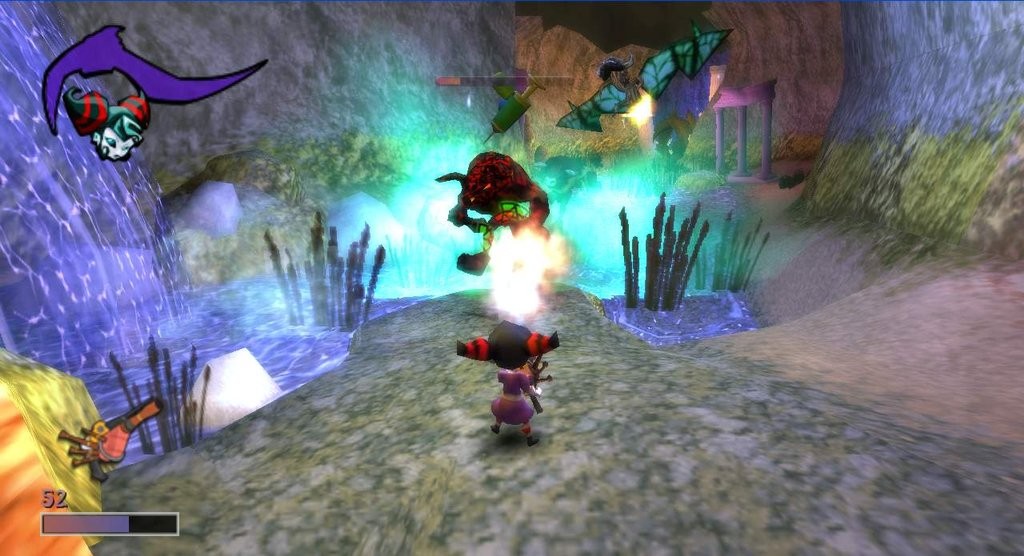The image size is (1024, 556).
Task: Click the jester girl character portrait
Action: [107, 120]
